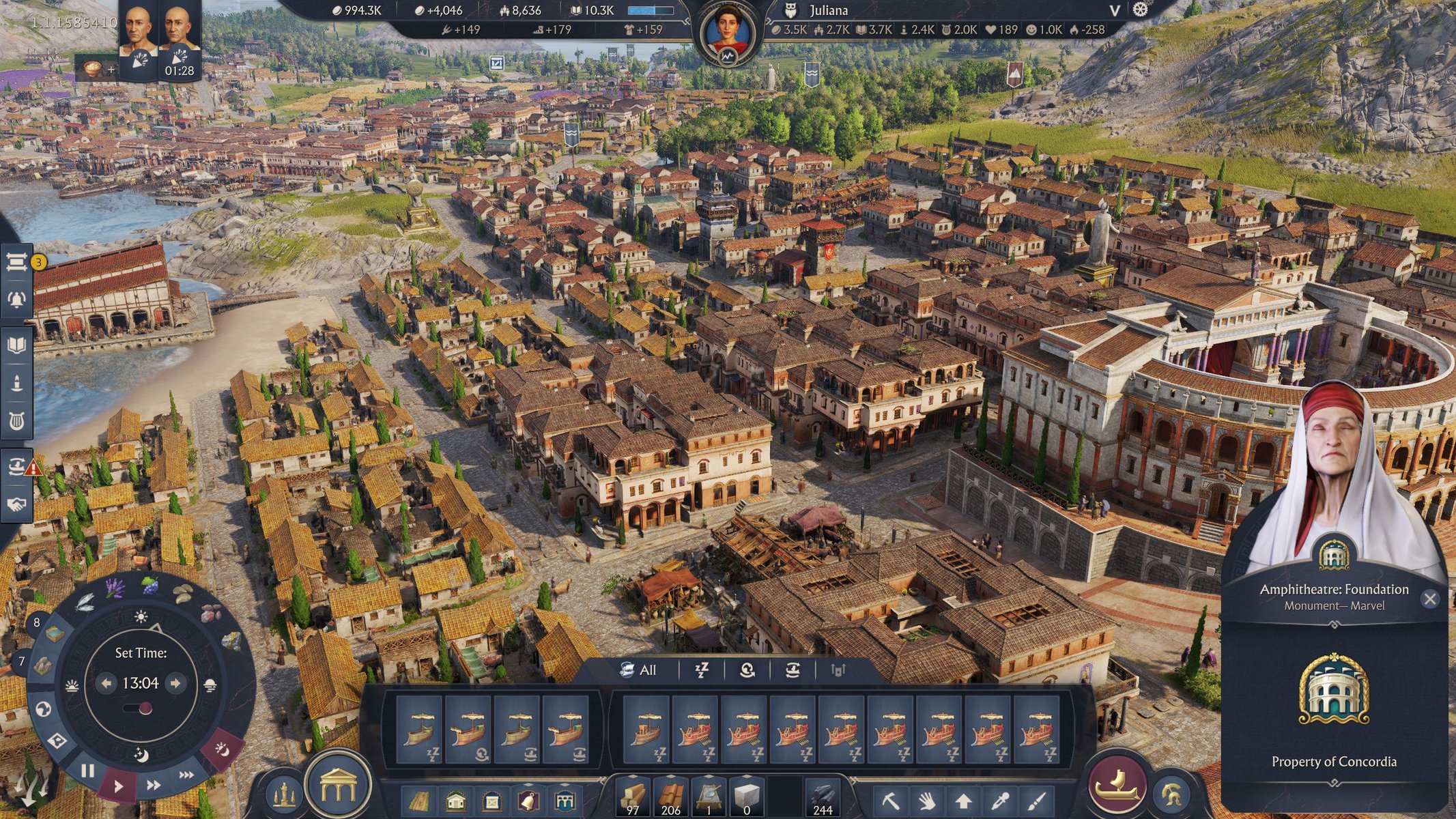Open the open-book codex icon
This screenshot has width=1456, height=819.
click(x=17, y=345)
